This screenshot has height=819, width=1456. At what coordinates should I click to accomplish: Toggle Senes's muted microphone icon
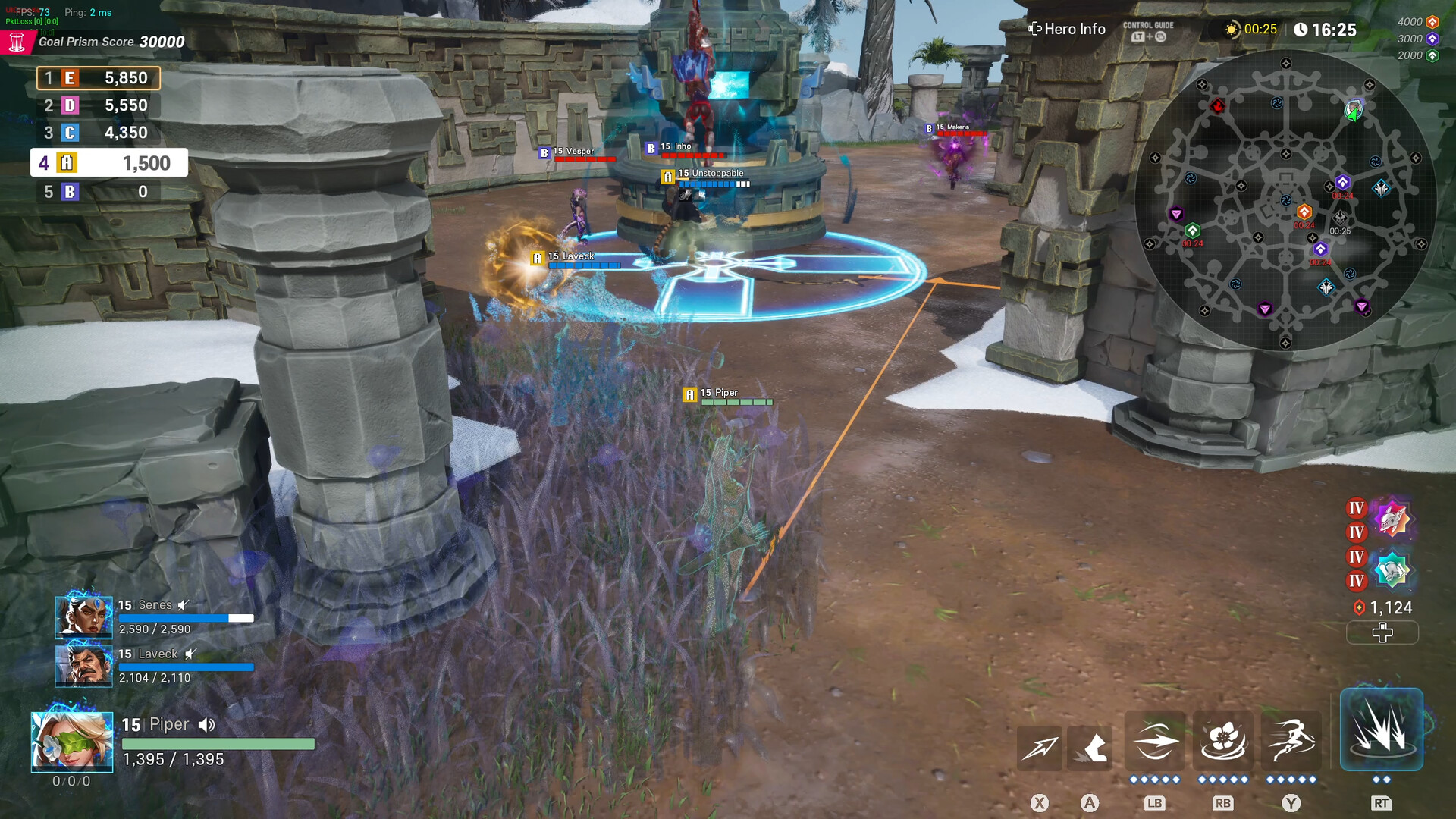[x=182, y=604]
